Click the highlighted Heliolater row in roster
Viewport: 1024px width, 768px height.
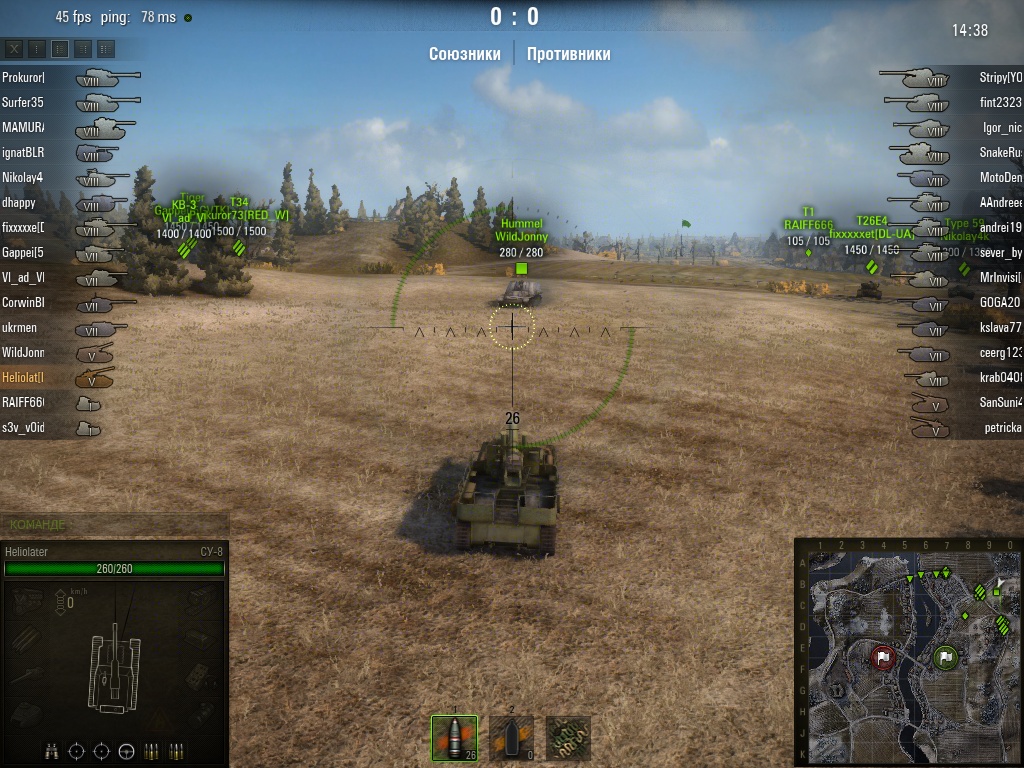23,377
